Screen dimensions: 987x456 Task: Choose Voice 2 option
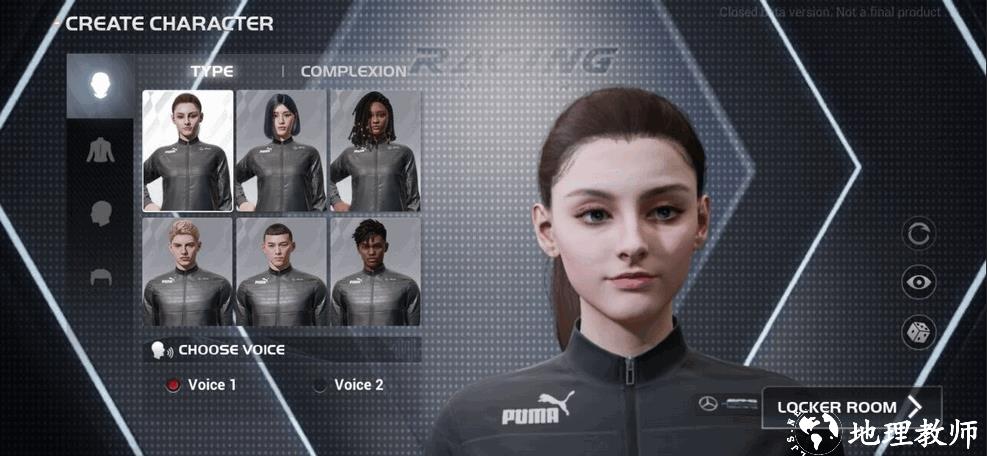(320, 385)
